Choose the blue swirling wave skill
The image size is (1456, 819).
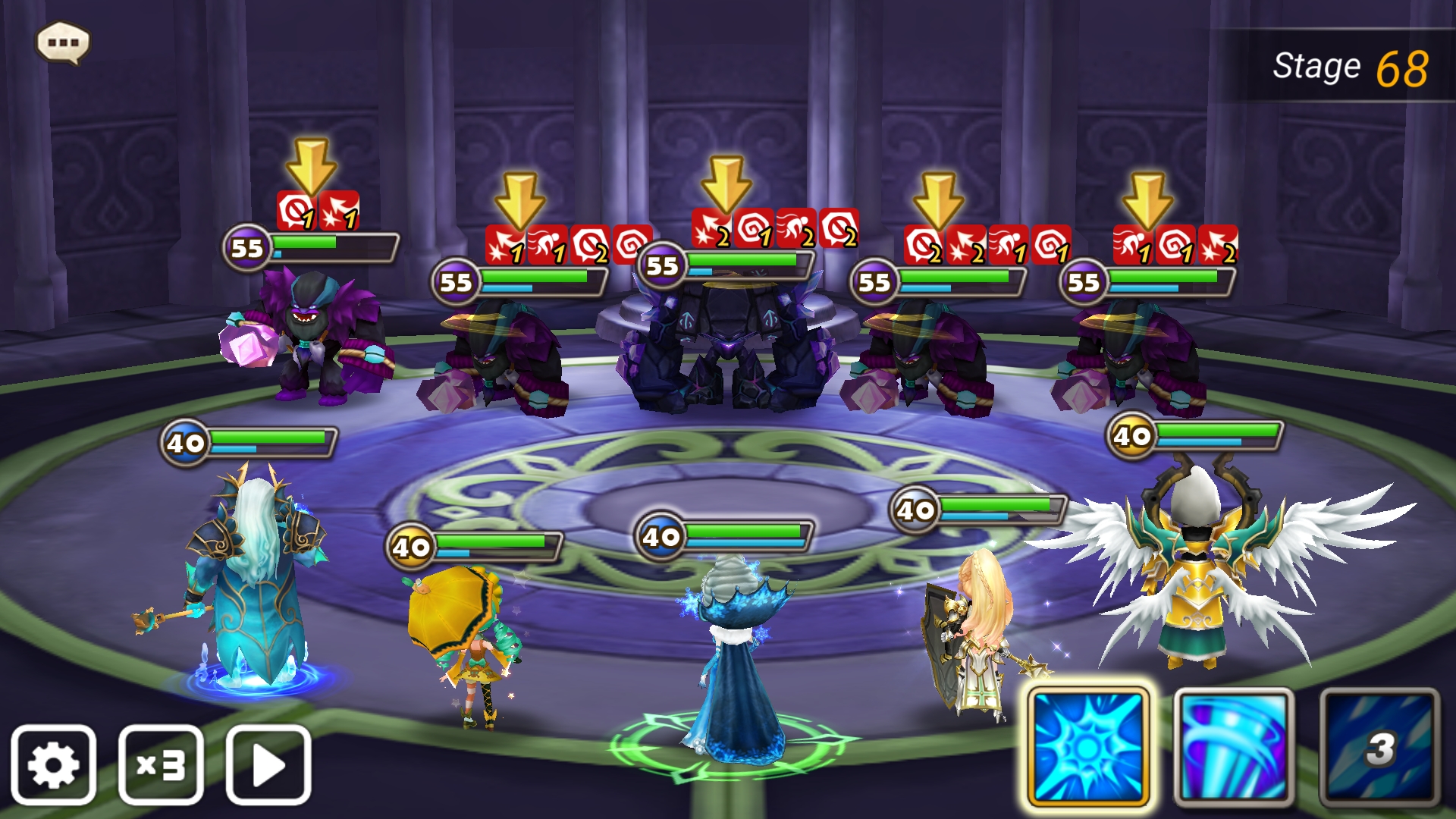[x=1234, y=747]
